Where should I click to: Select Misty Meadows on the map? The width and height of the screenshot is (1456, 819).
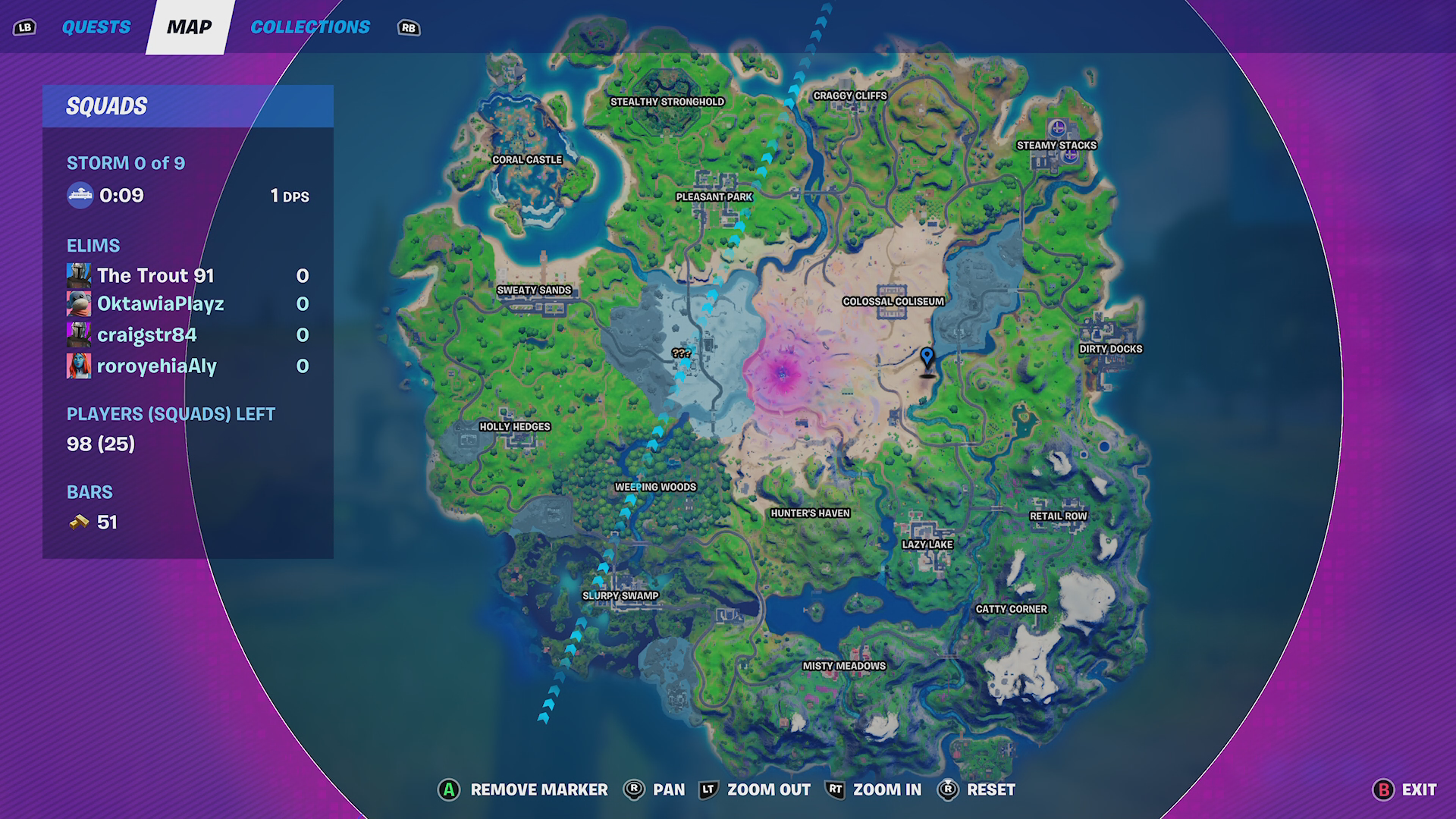click(x=844, y=666)
